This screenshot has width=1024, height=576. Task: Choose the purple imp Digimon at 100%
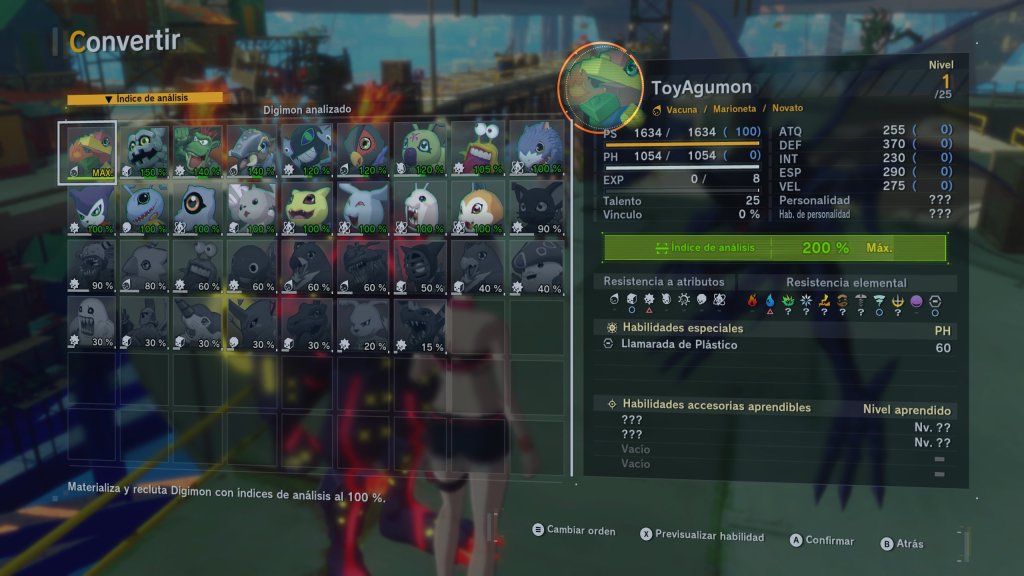click(x=89, y=209)
